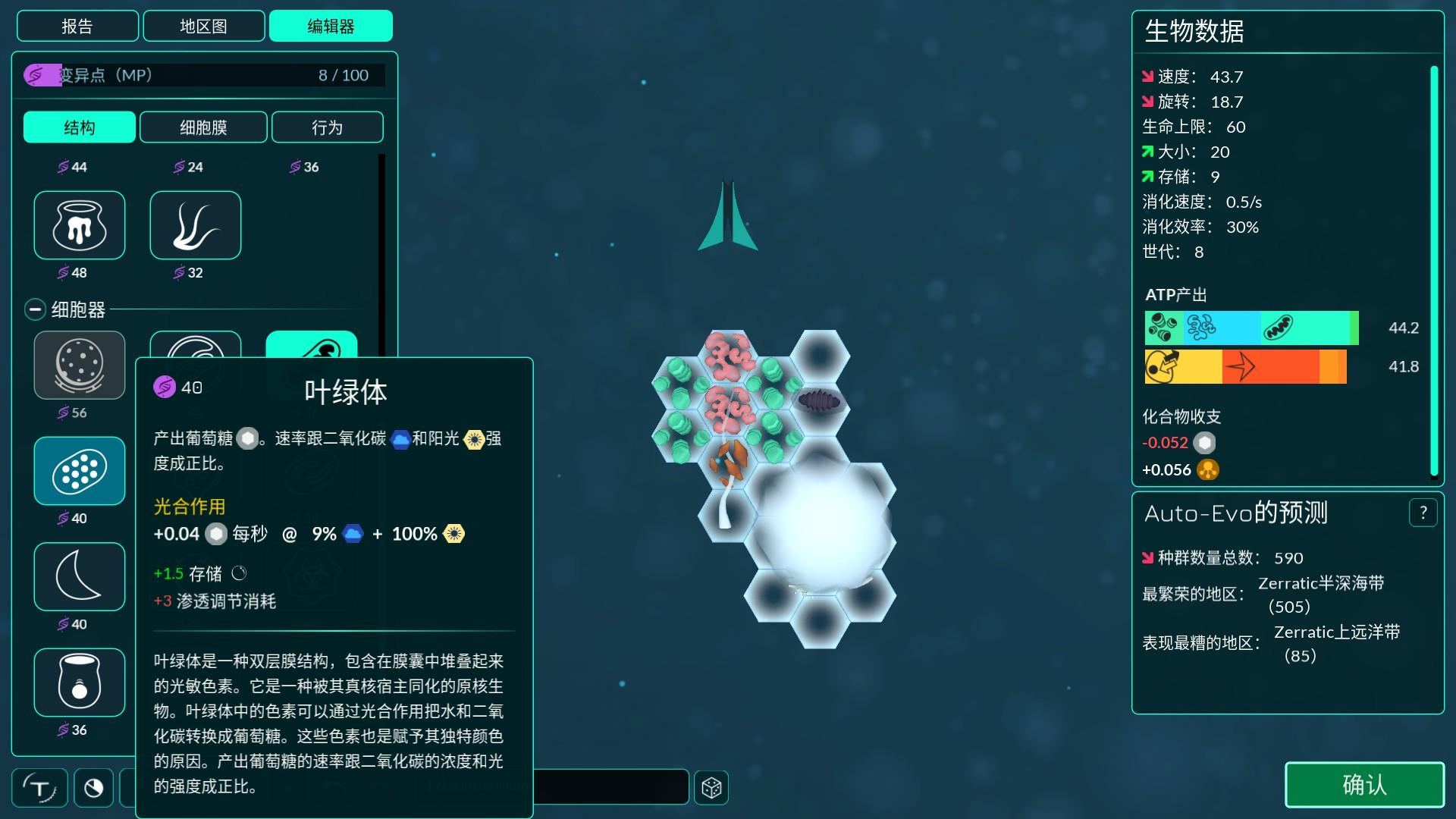Select the nucleus organelle costing 56
Image resolution: width=1456 pixels, height=819 pixels.
coord(80,365)
